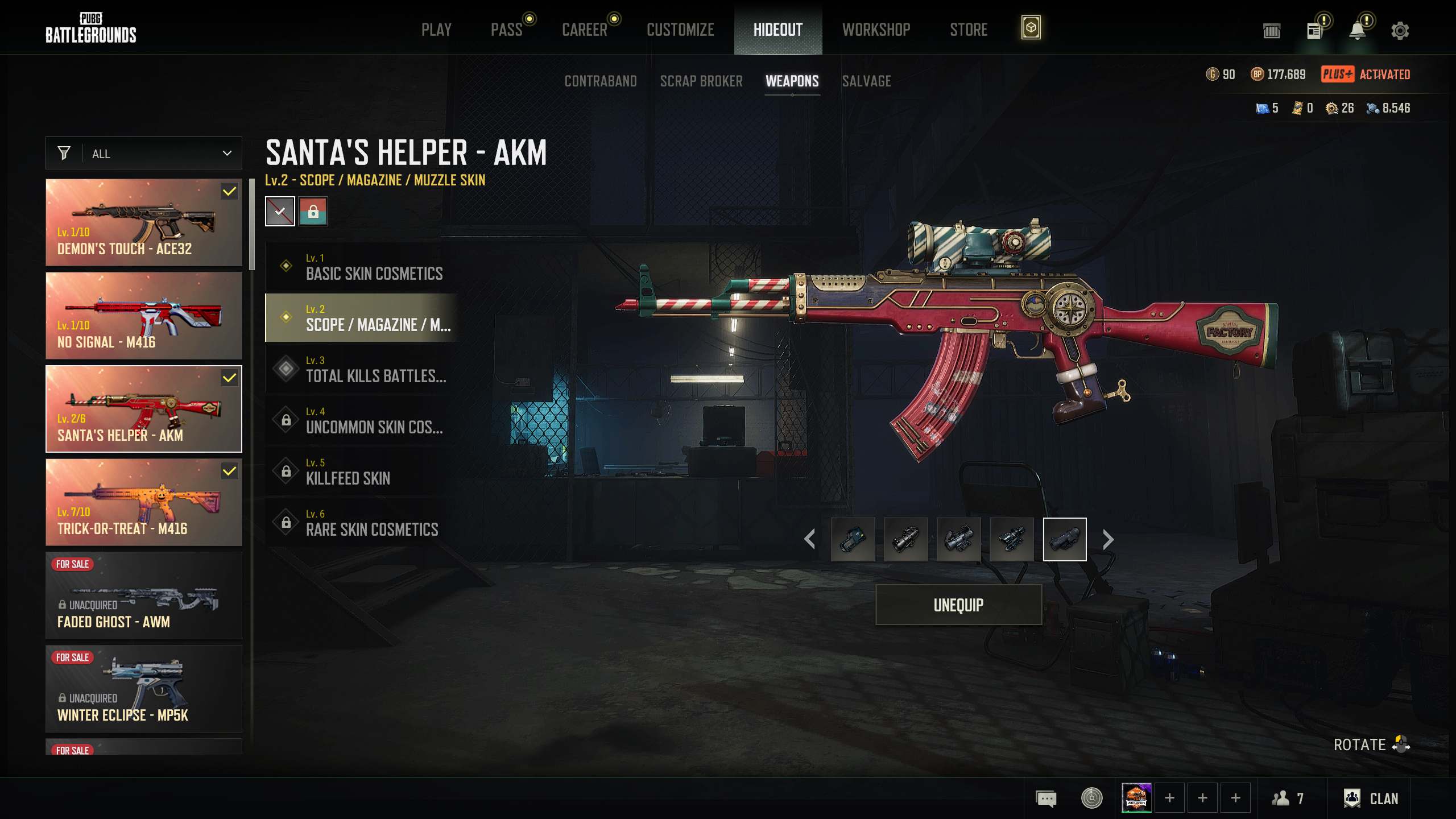The image size is (1456, 819).
Task: Select Lv. 5 Killfeed Skin row
Action: (362, 471)
